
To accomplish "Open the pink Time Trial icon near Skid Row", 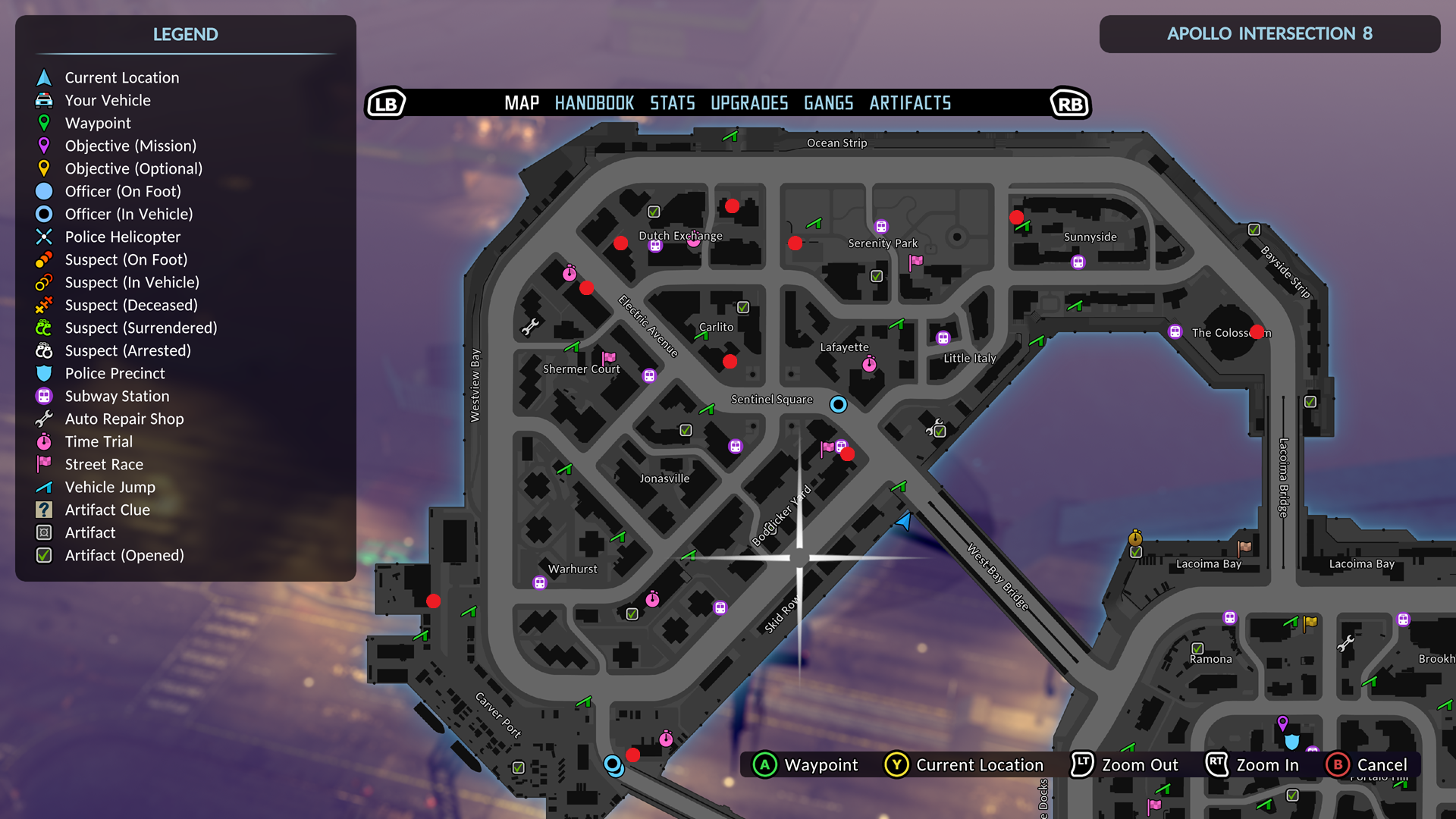I will (x=652, y=599).
